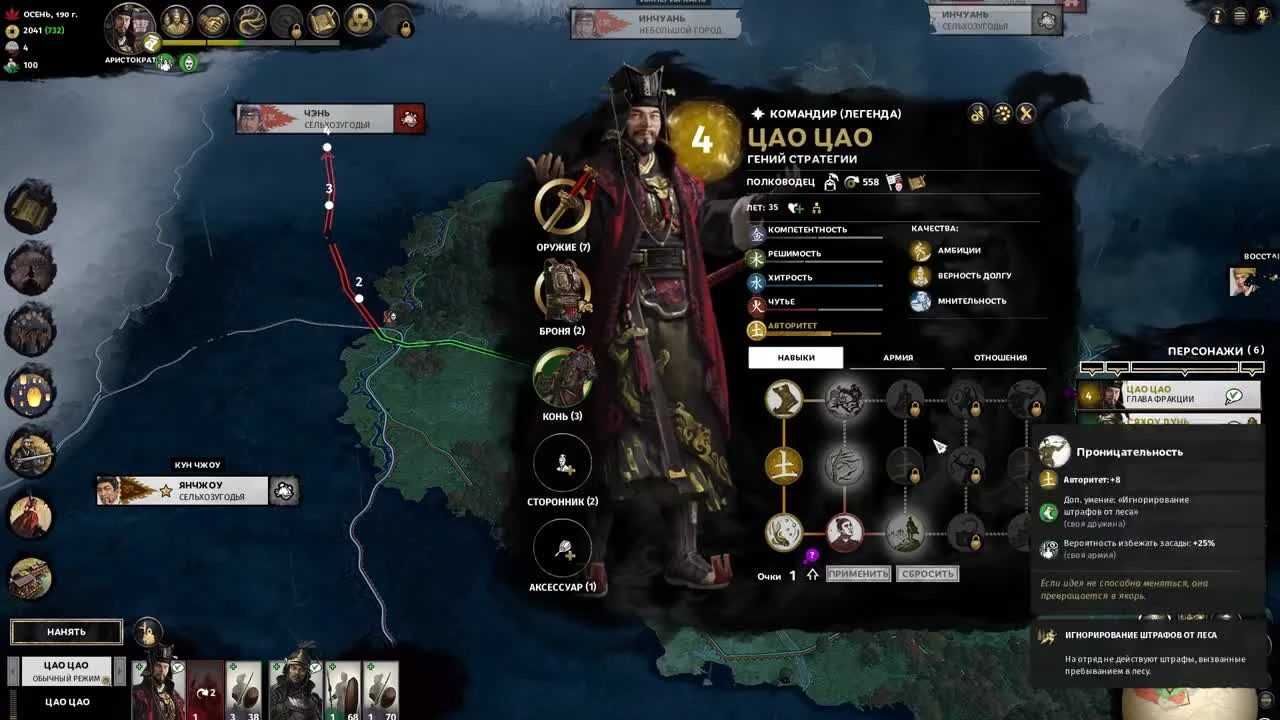Open the Сторонник (2) follower slot icon
Viewport: 1280px width, 720px height.
tap(563, 462)
